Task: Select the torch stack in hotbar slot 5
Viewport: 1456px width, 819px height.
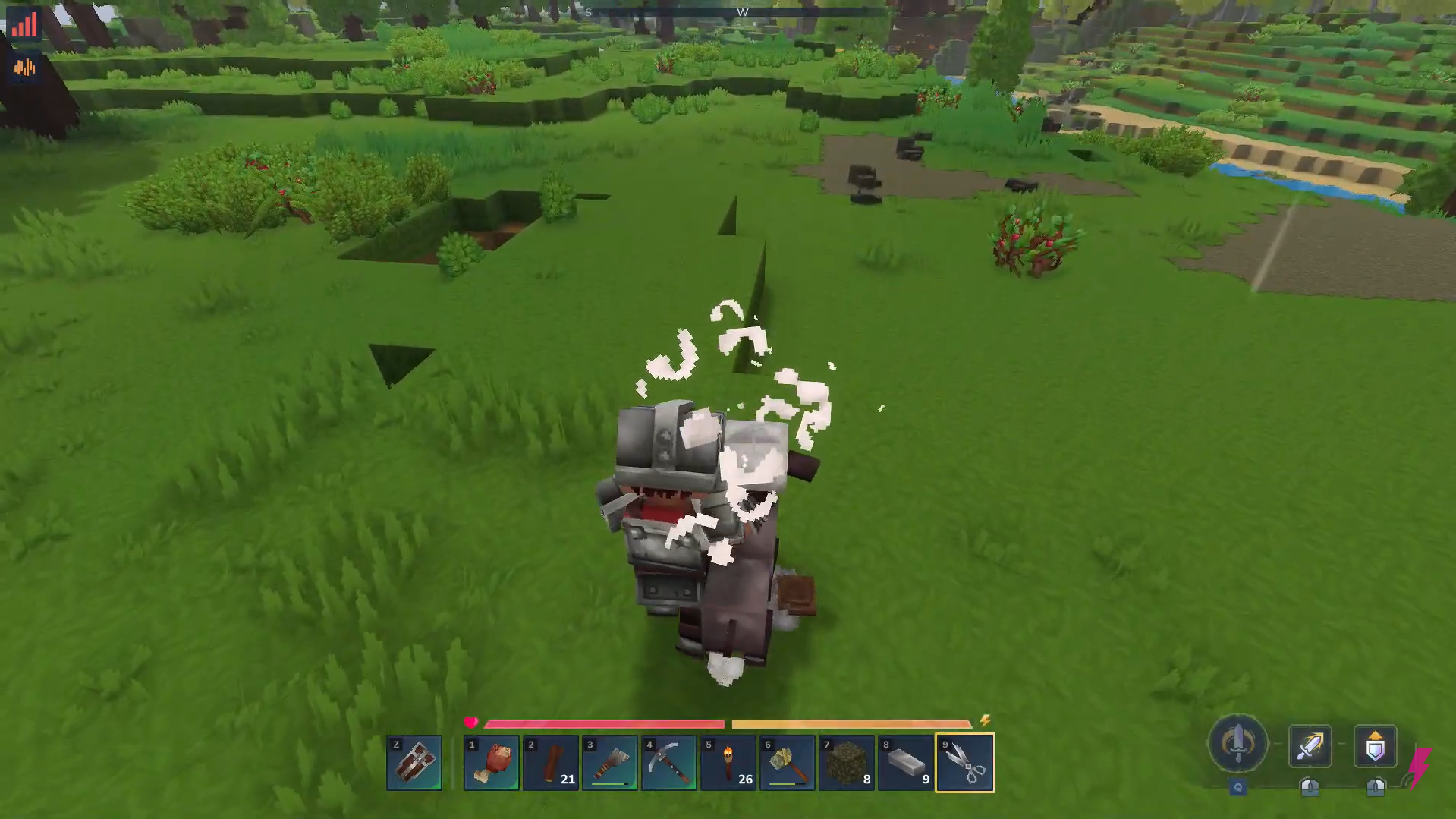Action: tap(728, 762)
